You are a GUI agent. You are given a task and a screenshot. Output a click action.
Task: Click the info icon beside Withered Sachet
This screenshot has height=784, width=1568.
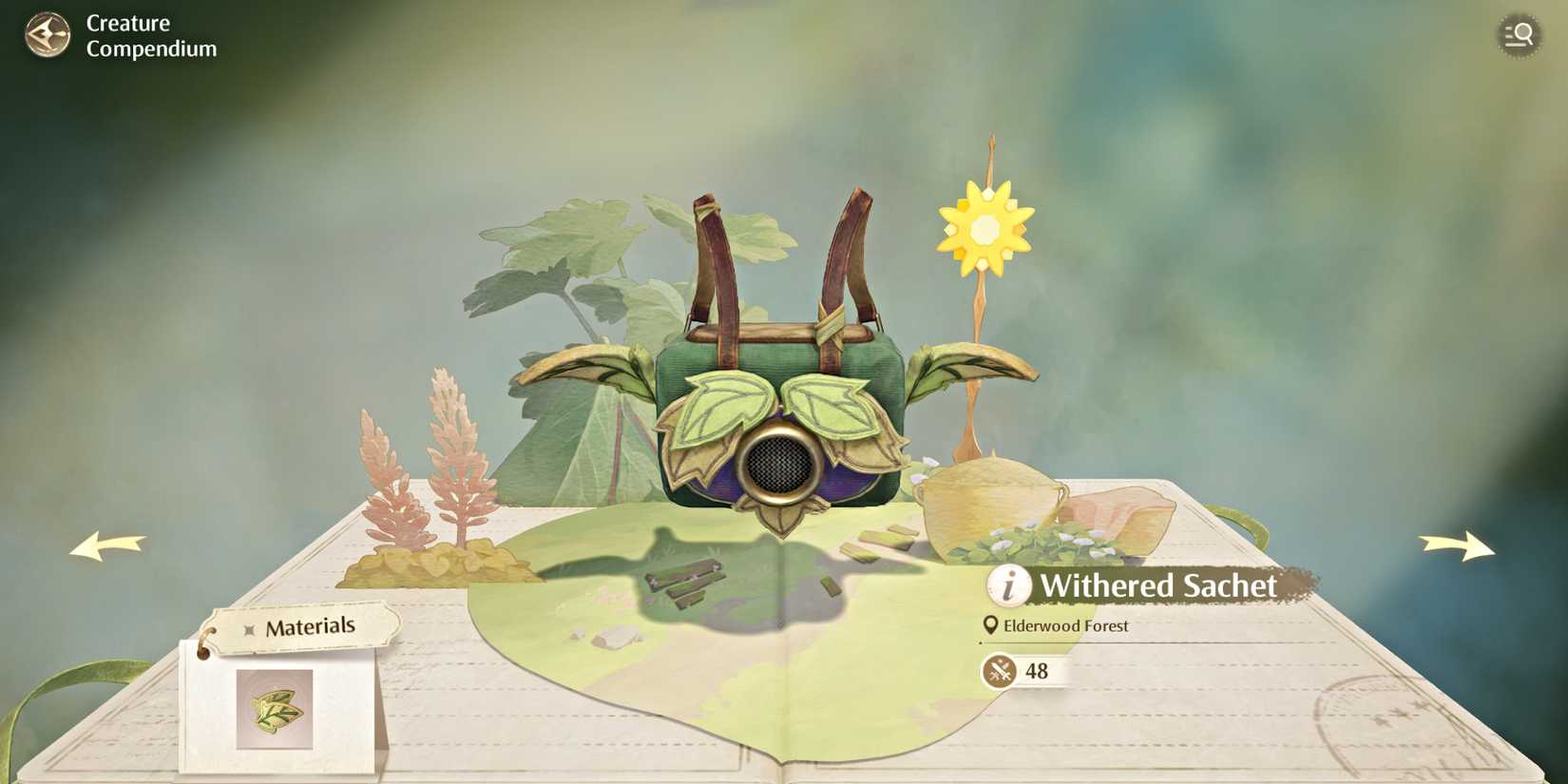click(1010, 586)
